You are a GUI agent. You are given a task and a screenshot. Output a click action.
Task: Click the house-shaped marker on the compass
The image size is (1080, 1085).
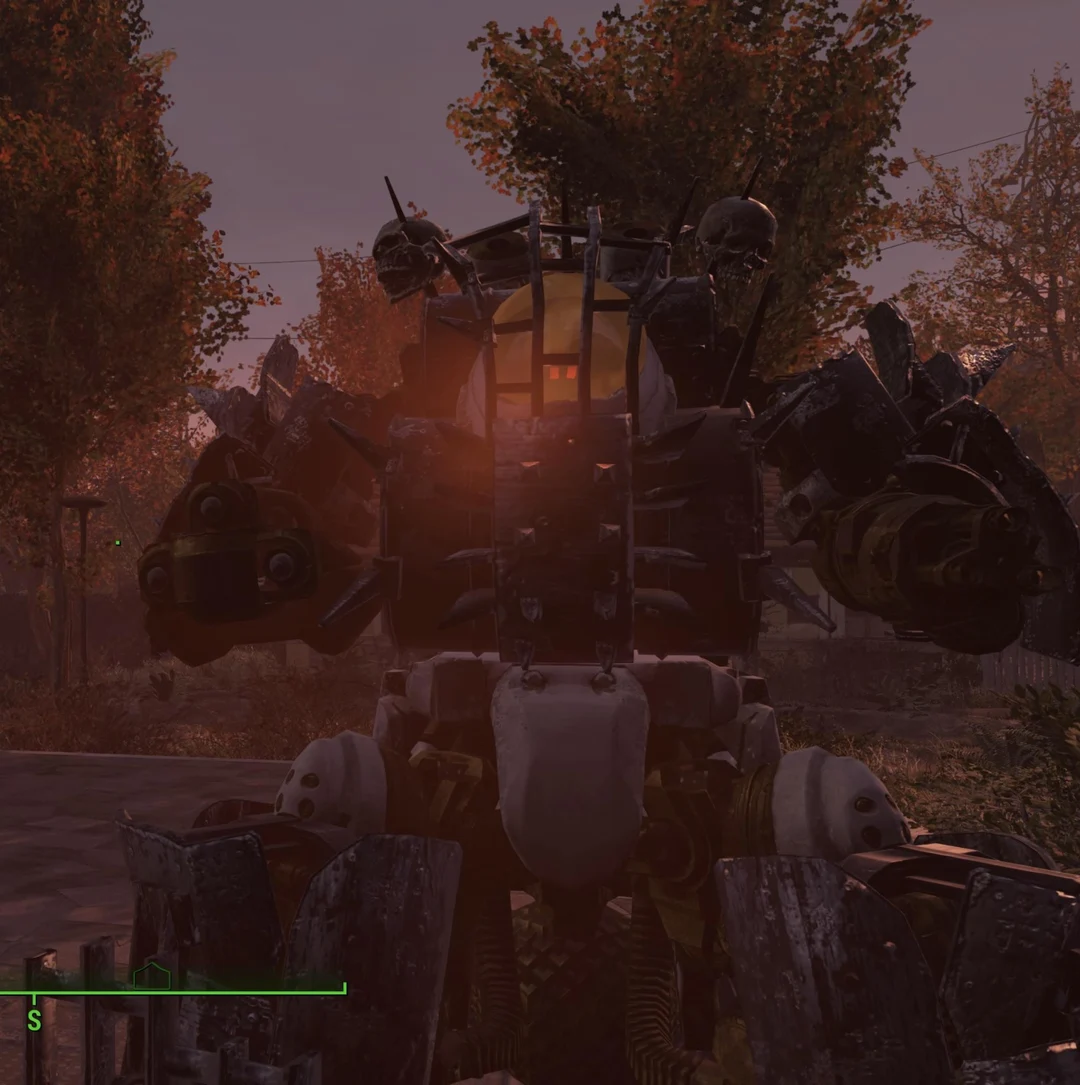click(152, 975)
